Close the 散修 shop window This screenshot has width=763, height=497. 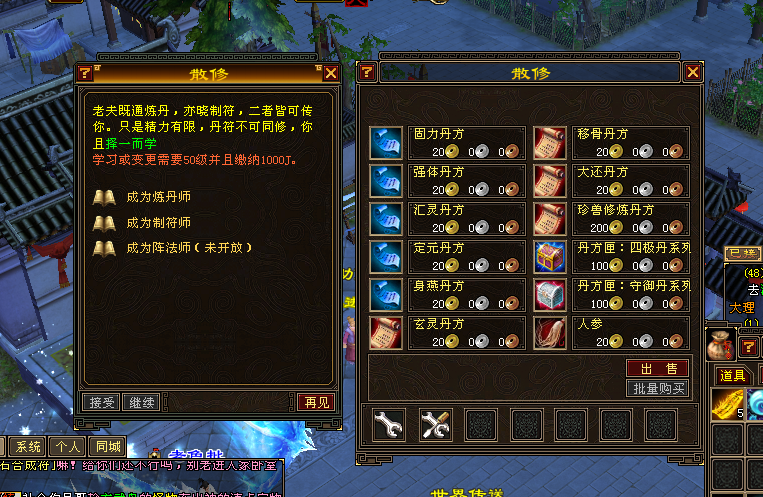pyautogui.click(x=692, y=73)
